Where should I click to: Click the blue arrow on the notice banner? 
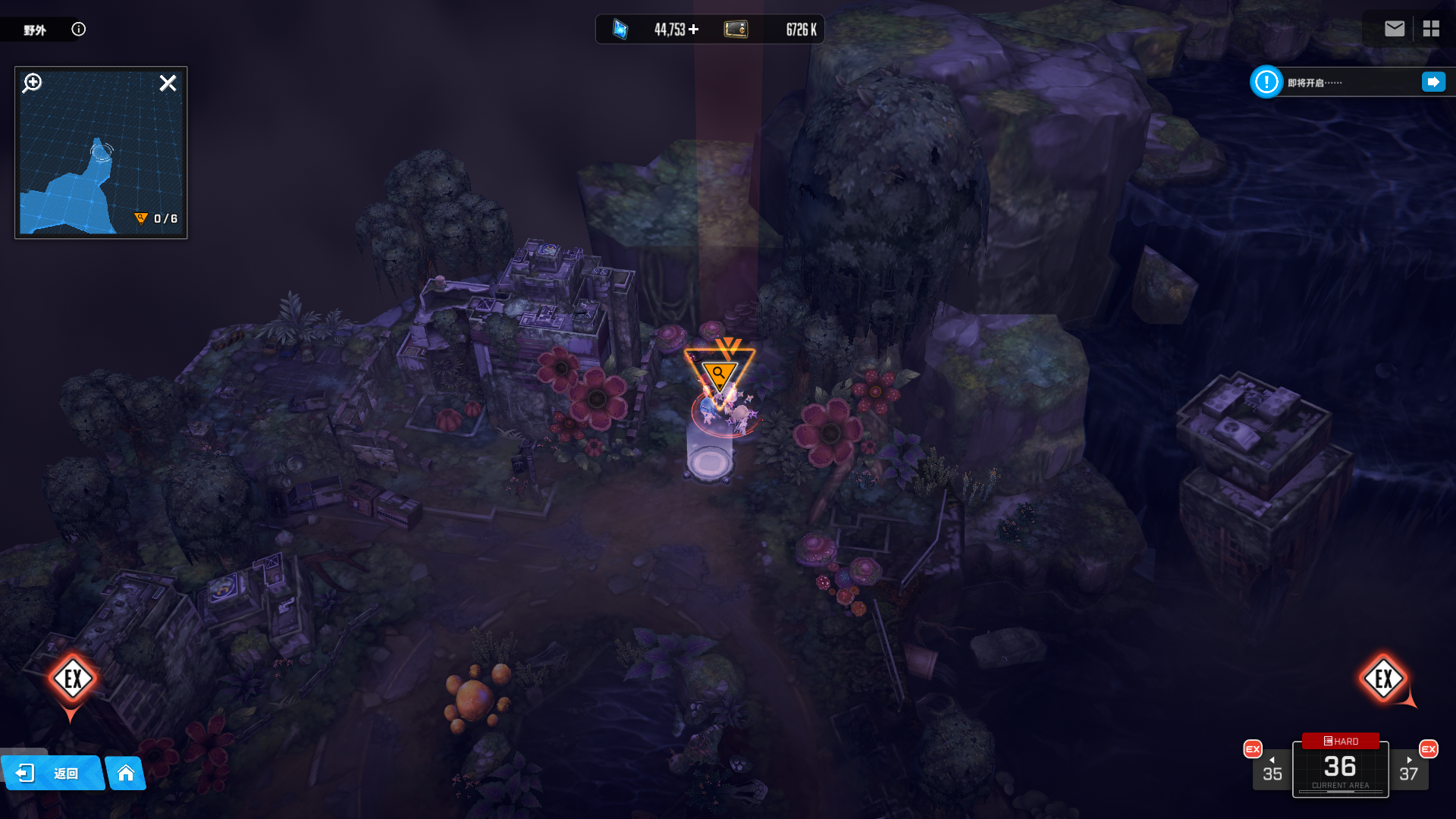click(1433, 82)
